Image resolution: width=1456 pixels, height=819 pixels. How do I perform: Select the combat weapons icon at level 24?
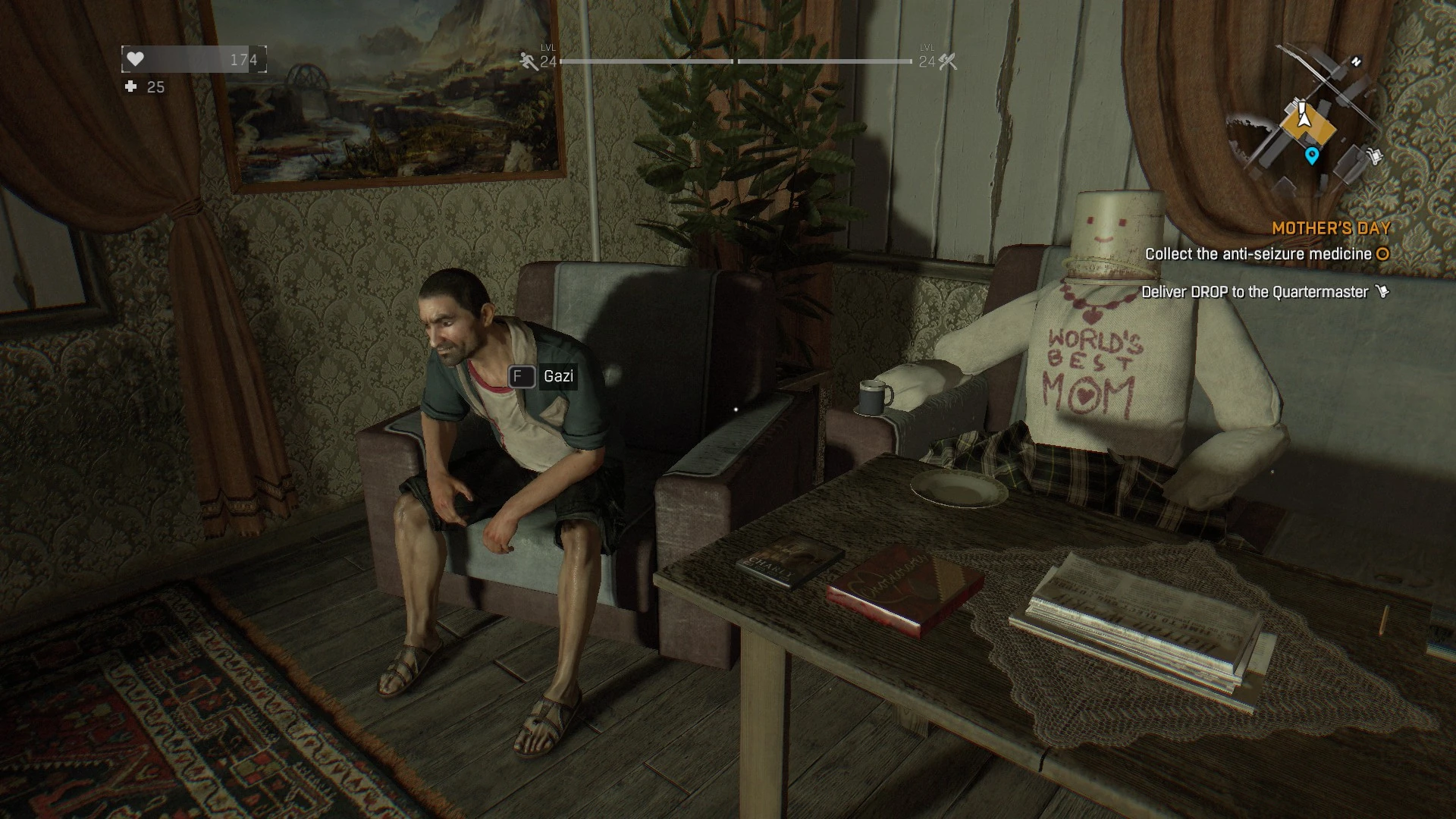[945, 61]
